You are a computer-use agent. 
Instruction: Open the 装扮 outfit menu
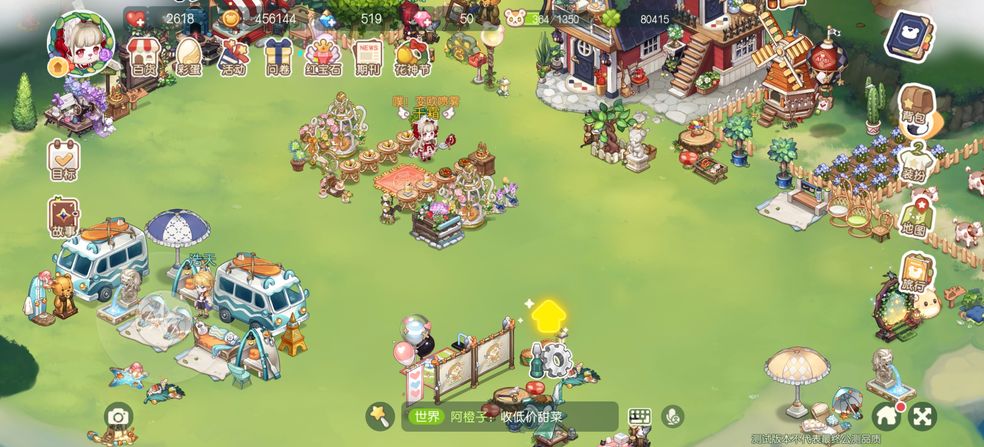coord(914,160)
